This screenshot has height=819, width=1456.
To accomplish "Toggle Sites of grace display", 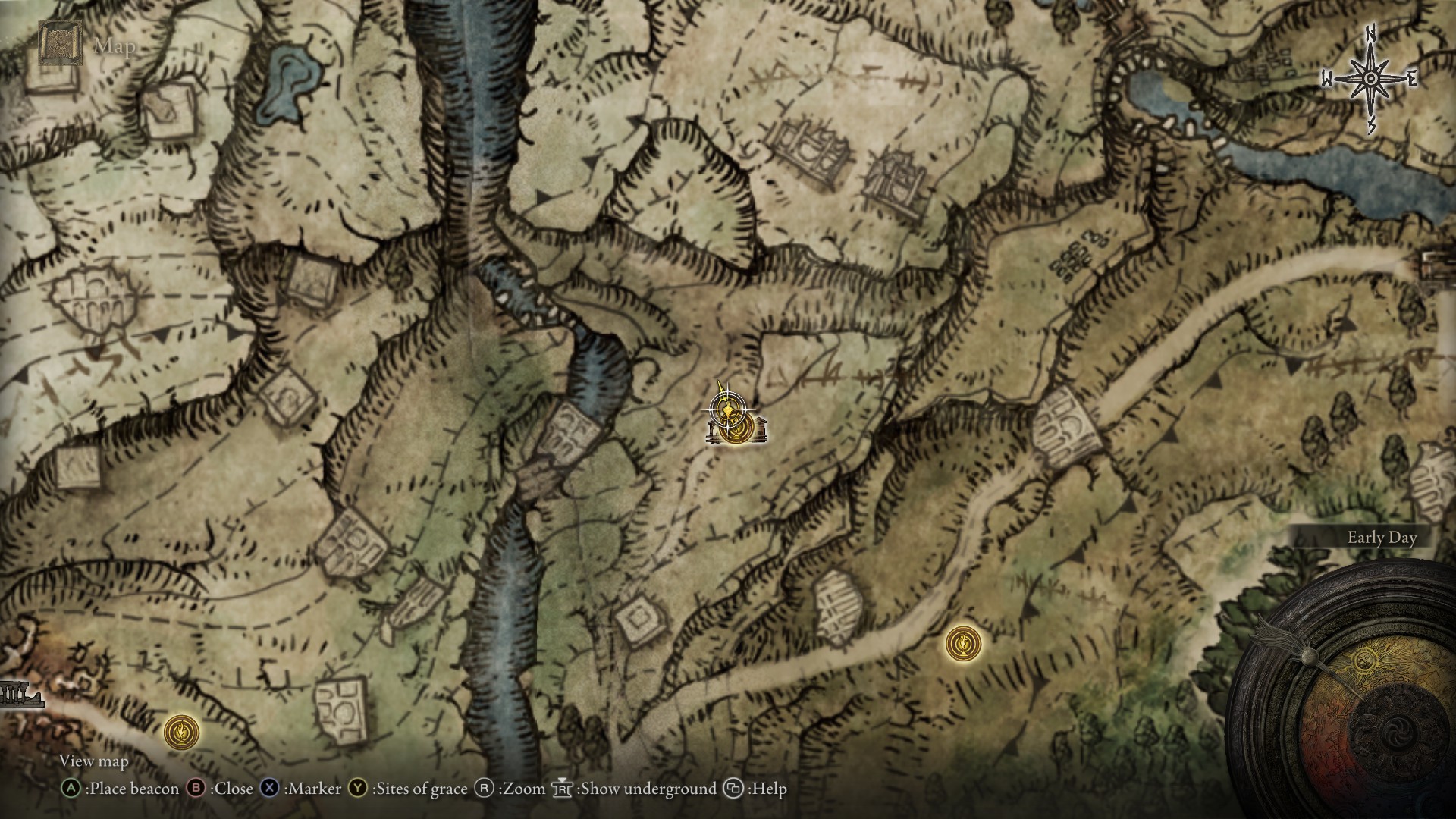I will click(419, 789).
